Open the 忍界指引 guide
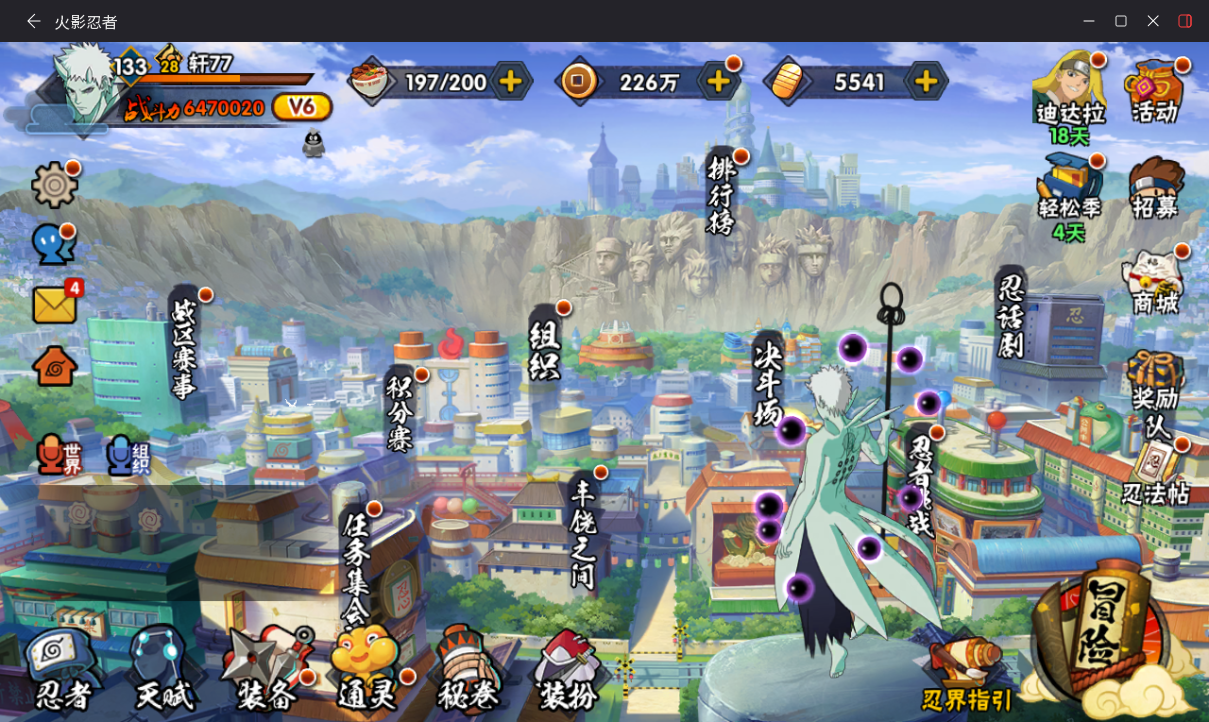This screenshot has height=722, width=1209. tap(966, 677)
